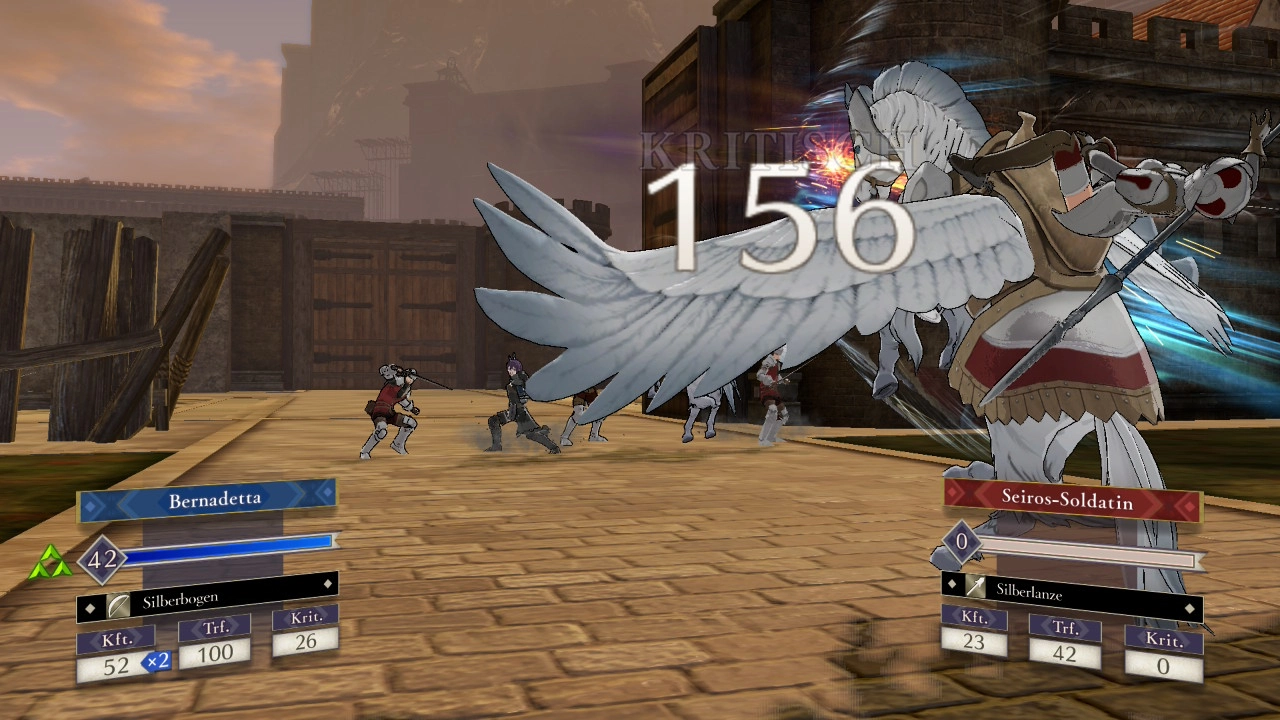1280x720 pixels.
Task: Choose the Seiros-Soldatin name banner
Action: click(1067, 498)
